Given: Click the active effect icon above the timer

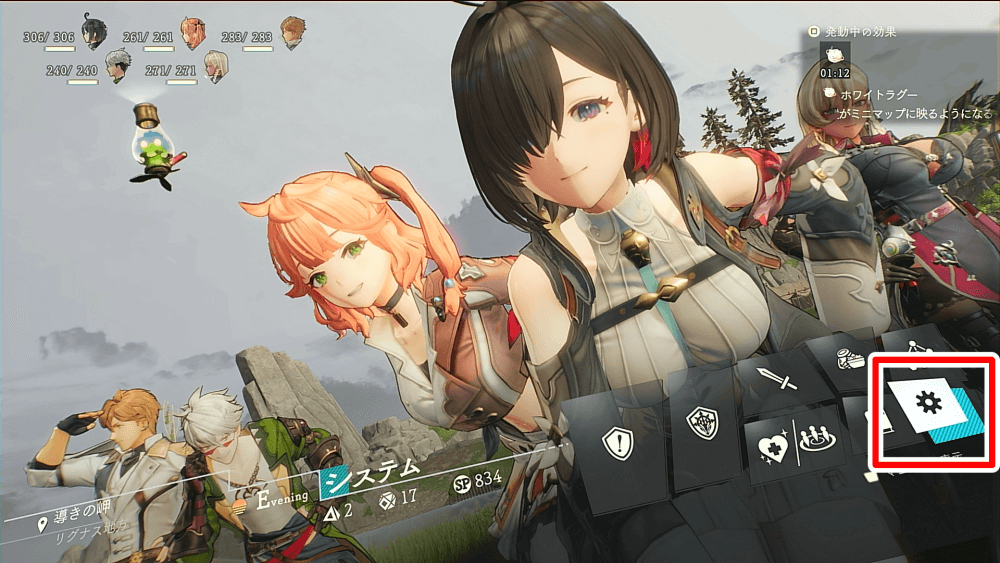Looking at the screenshot, I should click(836, 53).
